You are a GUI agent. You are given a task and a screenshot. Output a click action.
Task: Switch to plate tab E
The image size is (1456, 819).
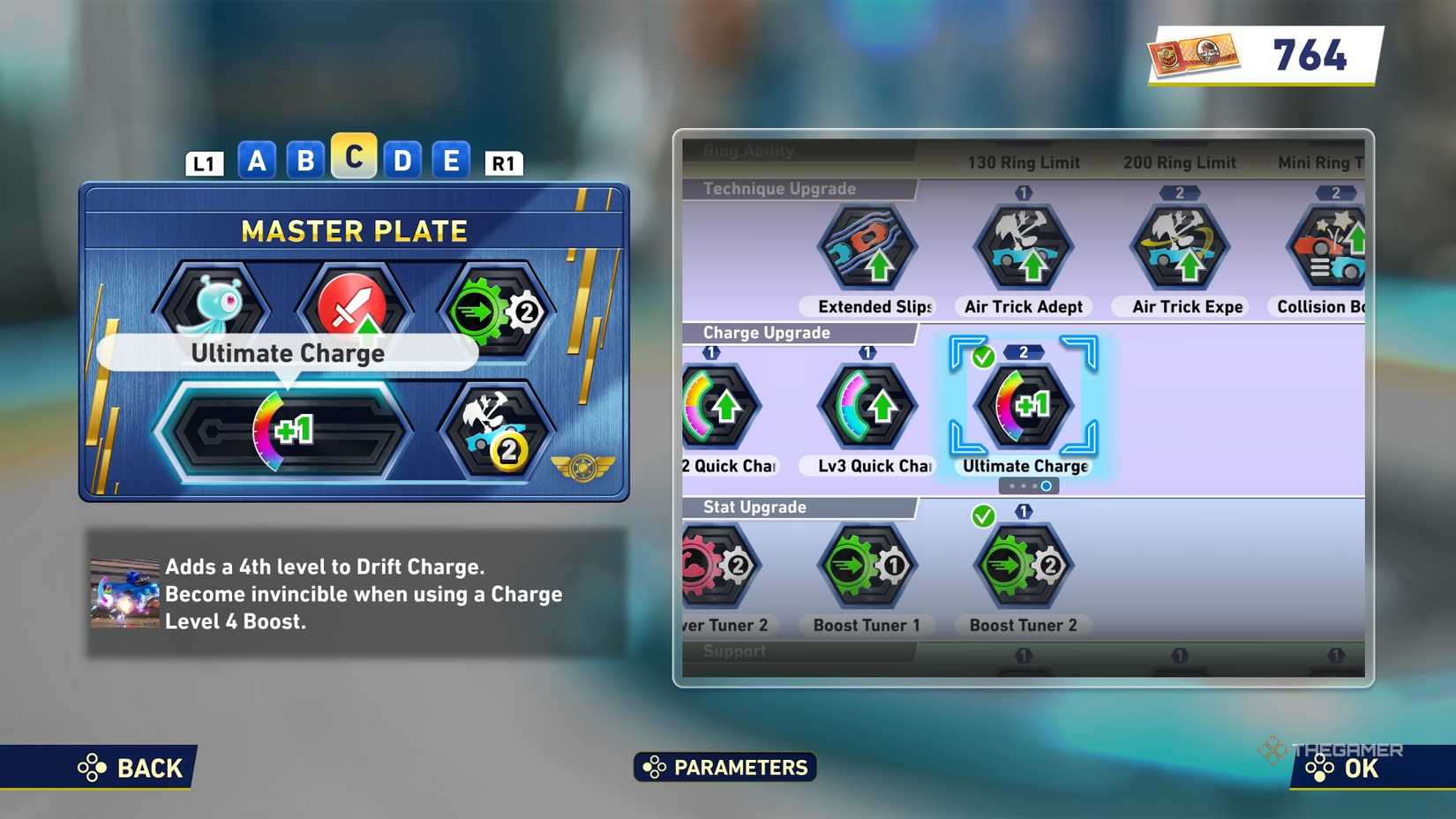(x=451, y=161)
